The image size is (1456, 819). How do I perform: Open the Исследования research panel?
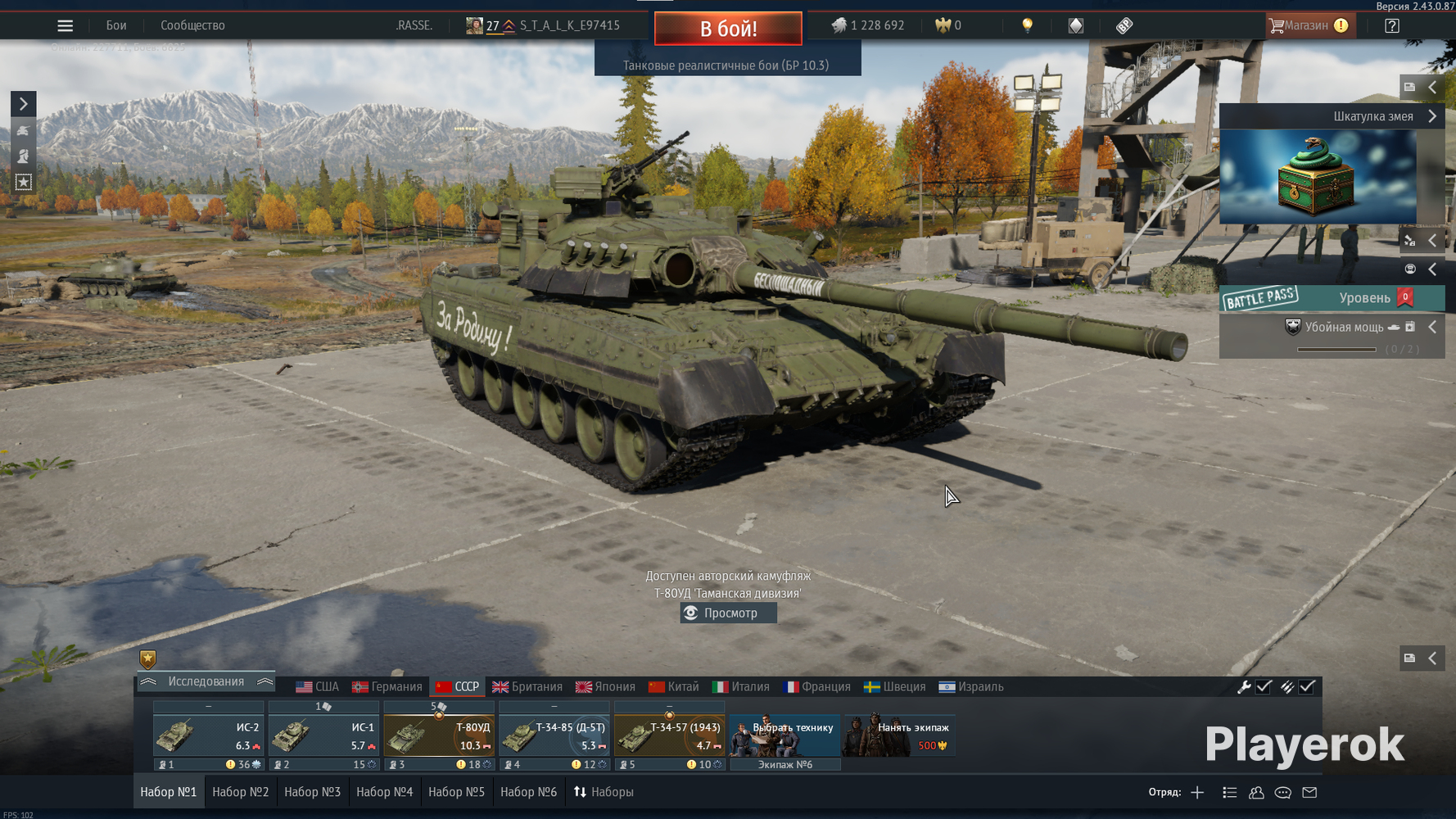coord(206,682)
